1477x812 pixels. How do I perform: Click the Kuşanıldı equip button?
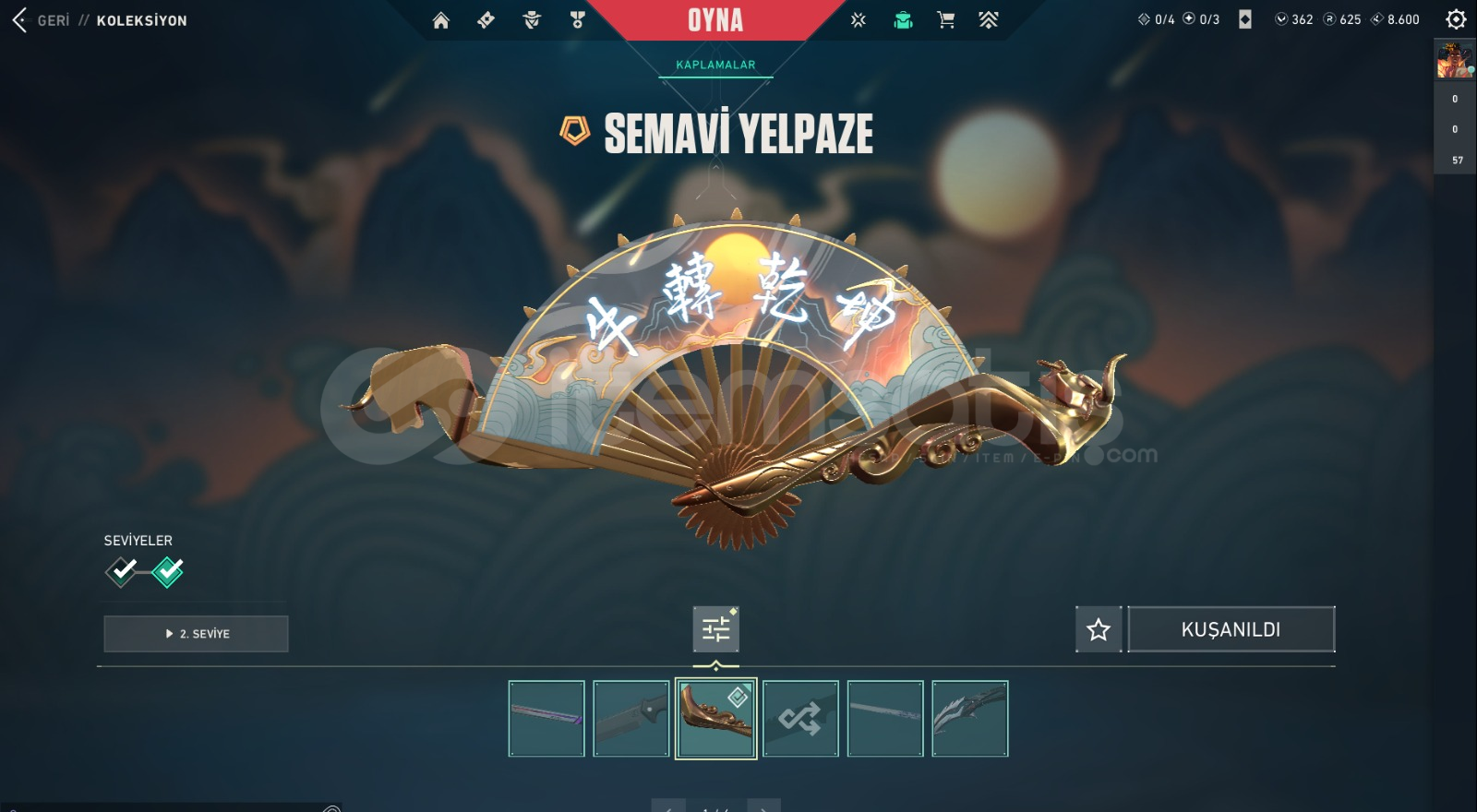click(x=1231, y=629)
